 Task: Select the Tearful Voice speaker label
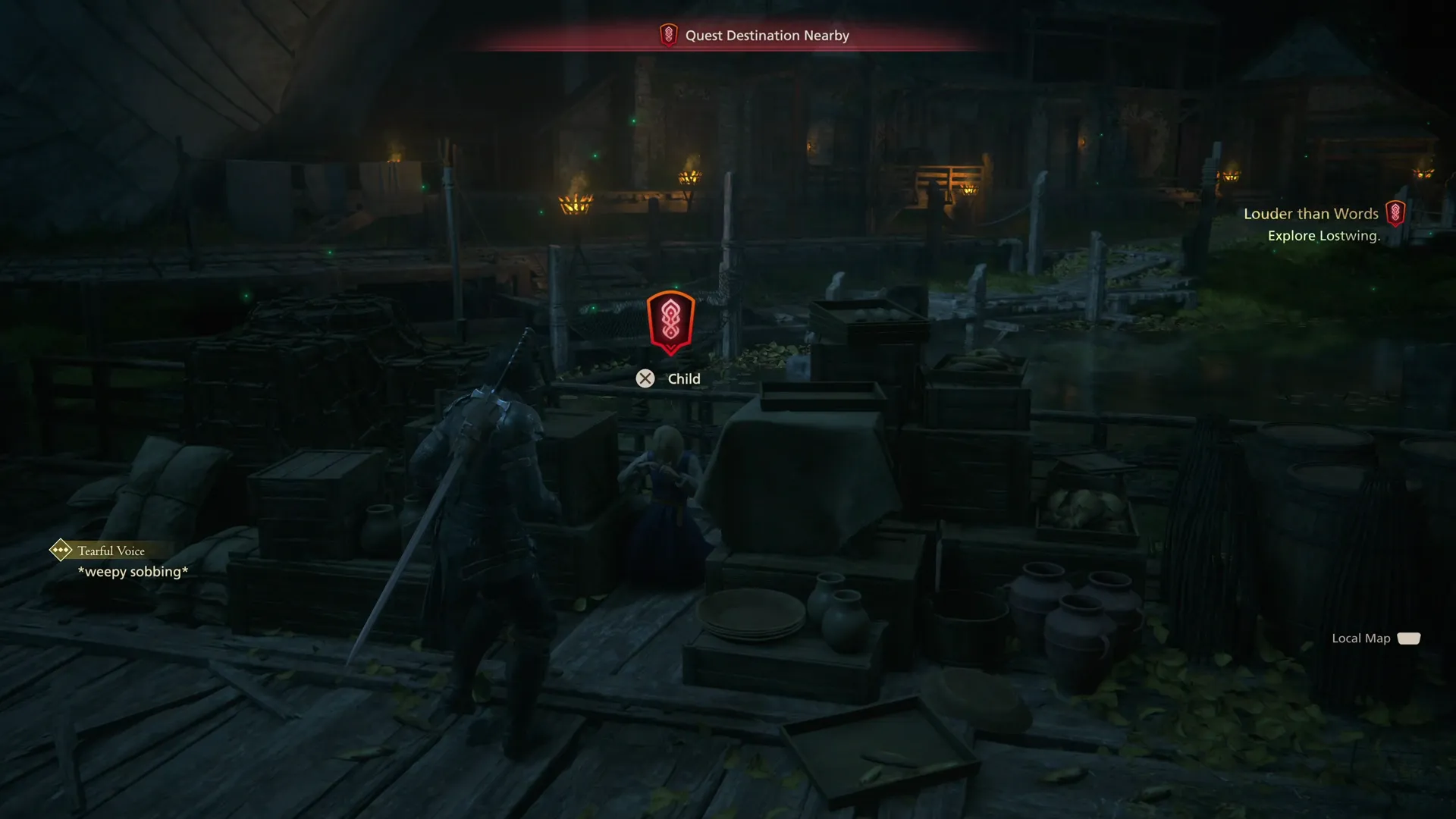pyautogui.click(x=110, y=551)
